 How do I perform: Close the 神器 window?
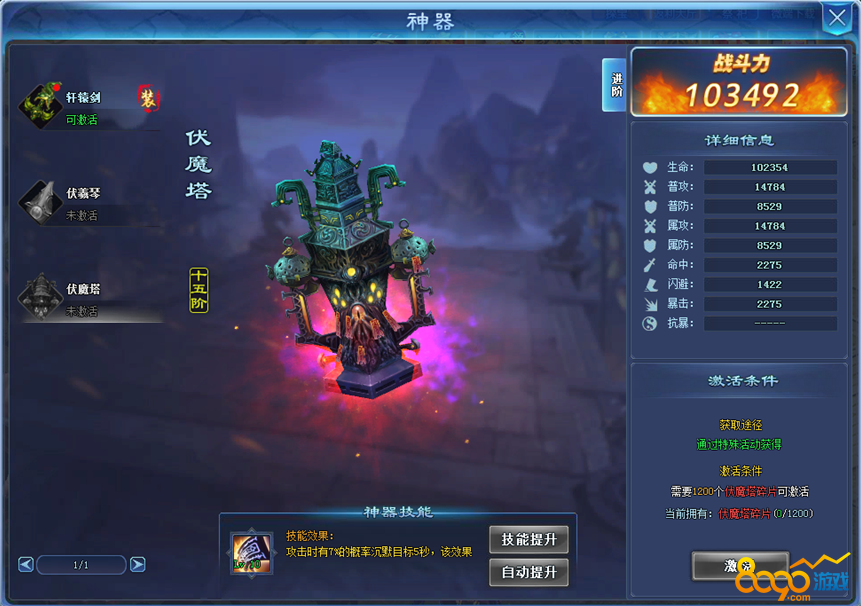pos(836,18)
